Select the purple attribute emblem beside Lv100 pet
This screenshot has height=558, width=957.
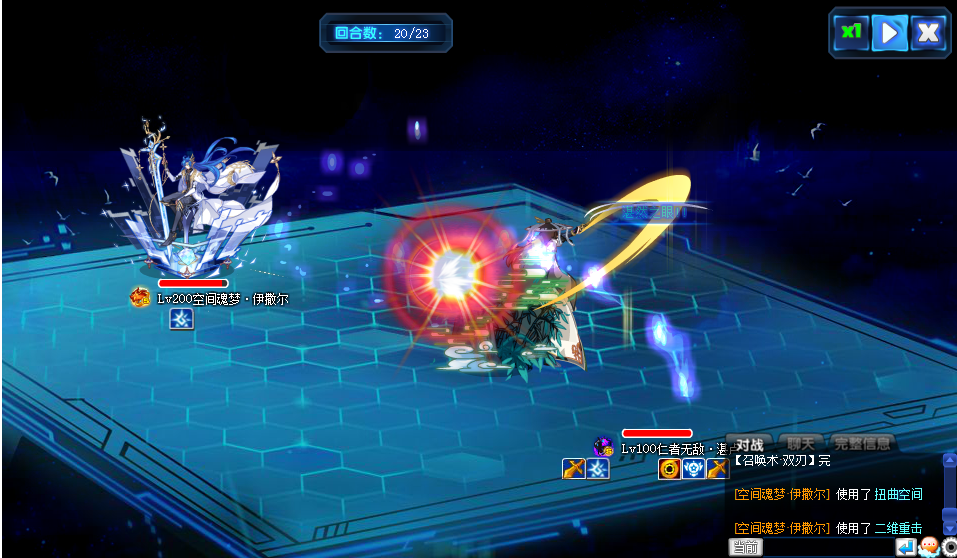tap(603, 447)
